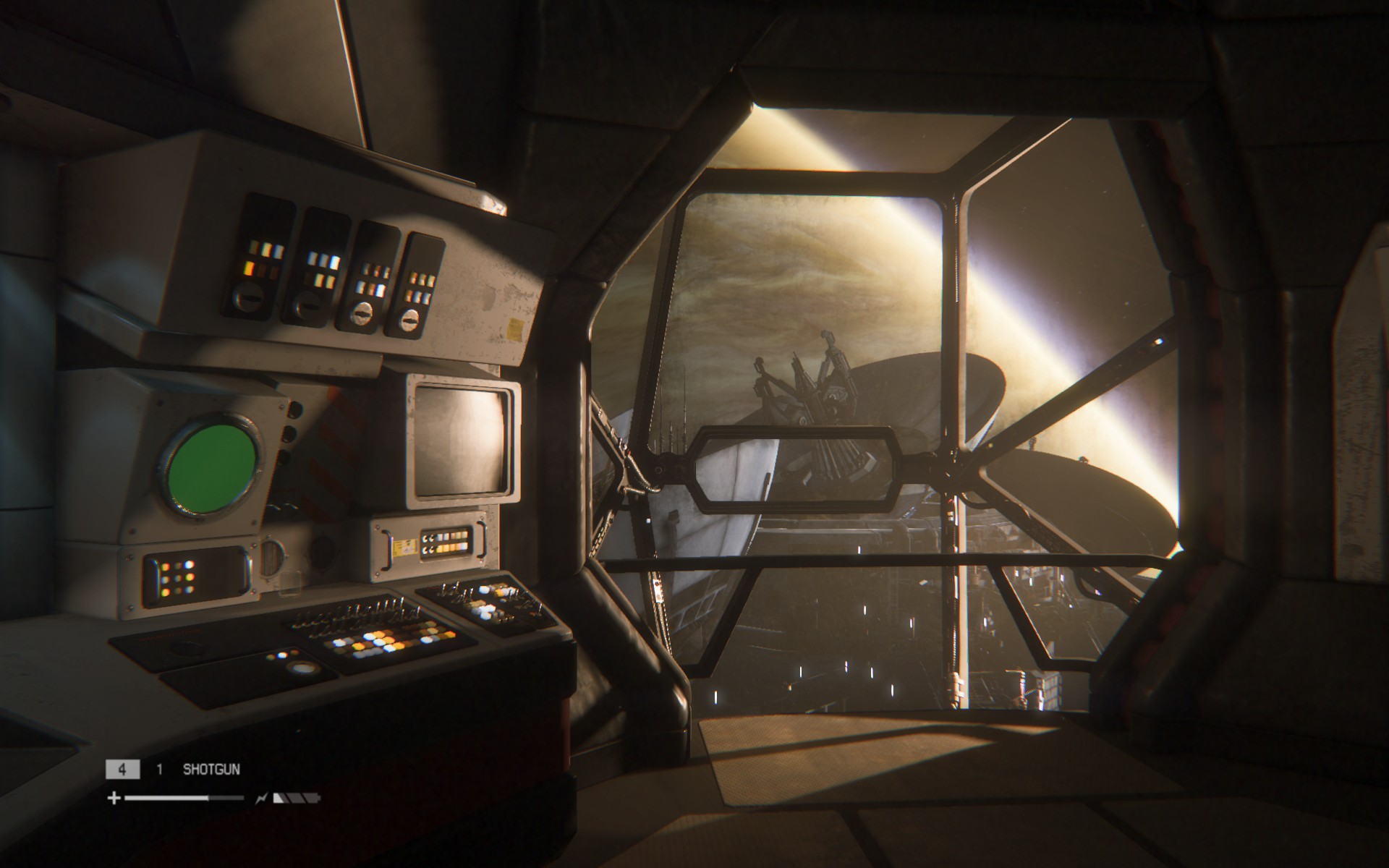Click the indicator lights panel below the radar
The height and width of the screenshot is (868, 1389).
pyautogui.click(x=178, y=577)
